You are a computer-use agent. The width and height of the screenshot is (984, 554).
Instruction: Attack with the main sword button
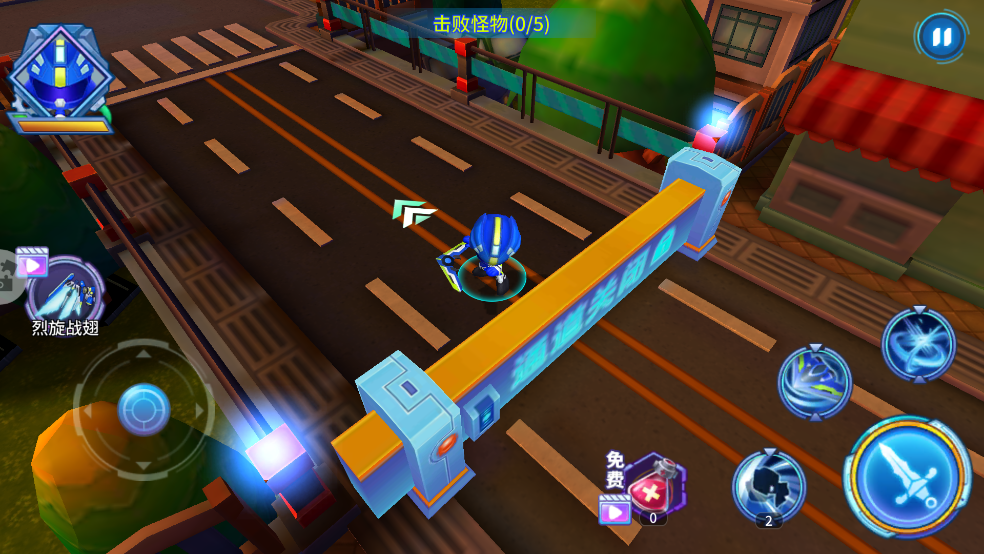[x=908, y=475]
